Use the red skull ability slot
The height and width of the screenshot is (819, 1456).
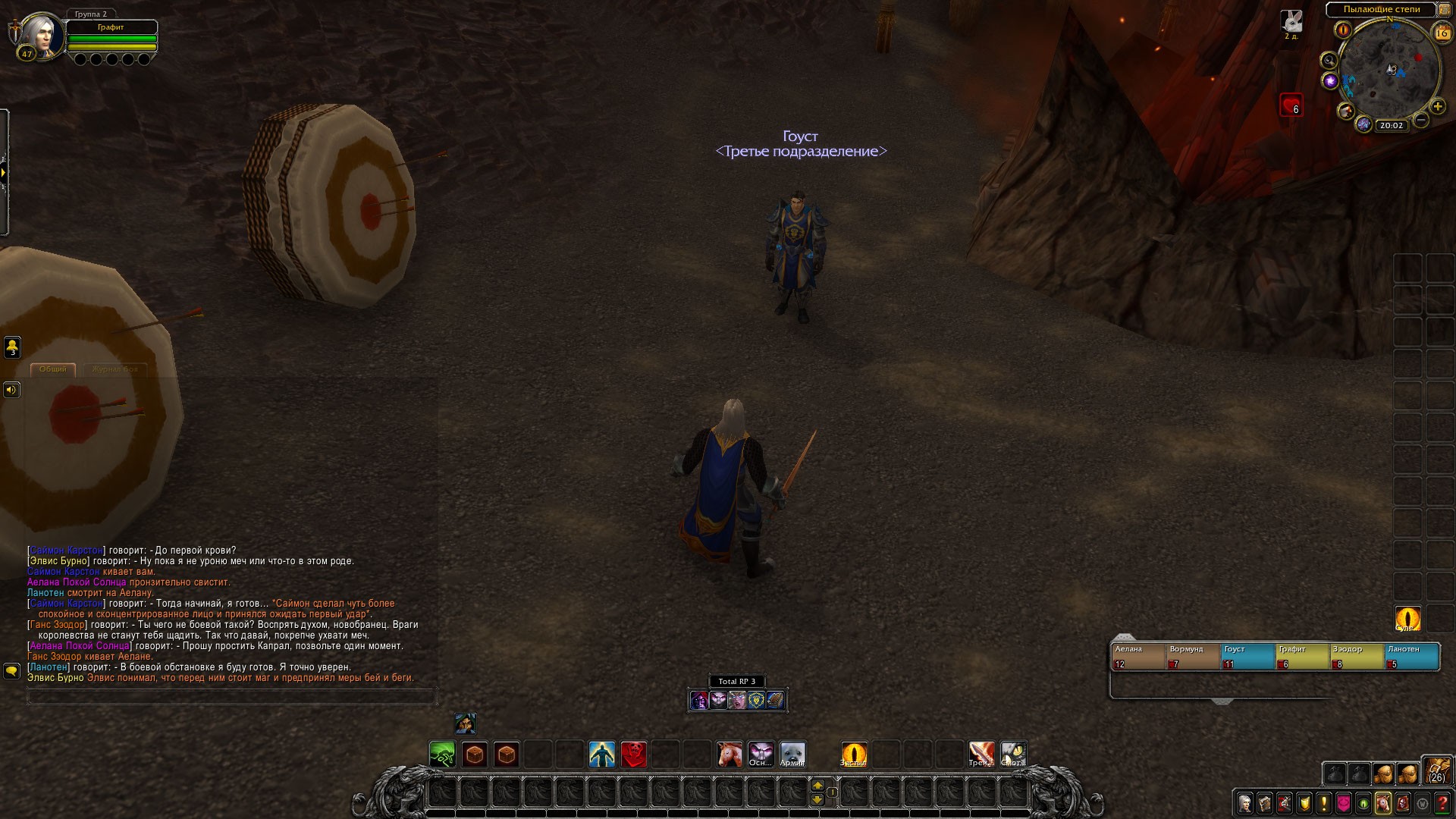pyautogui.click(x=634, y=755)
